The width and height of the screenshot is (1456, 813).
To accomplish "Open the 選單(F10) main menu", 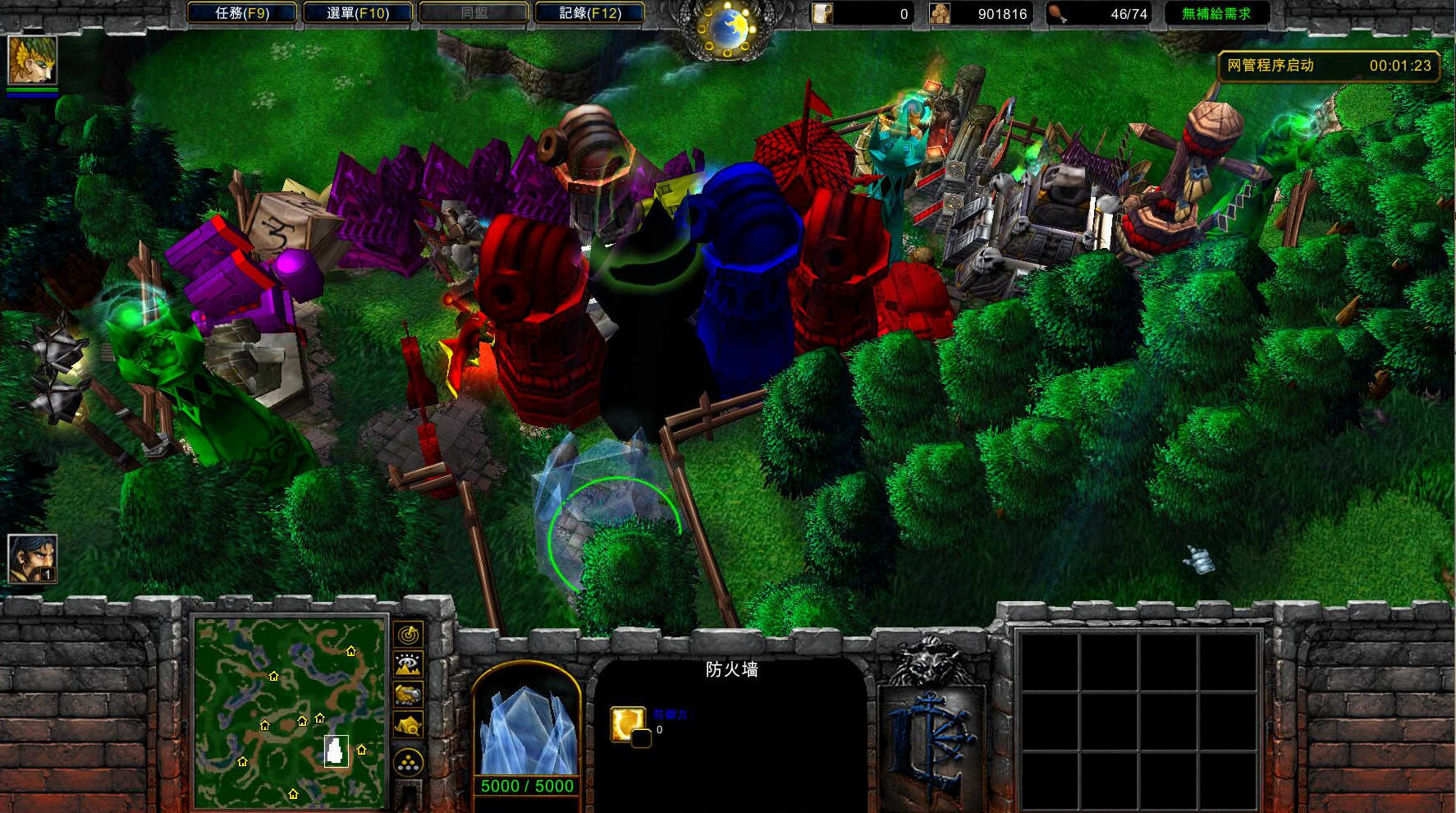I will pos(358,13).
